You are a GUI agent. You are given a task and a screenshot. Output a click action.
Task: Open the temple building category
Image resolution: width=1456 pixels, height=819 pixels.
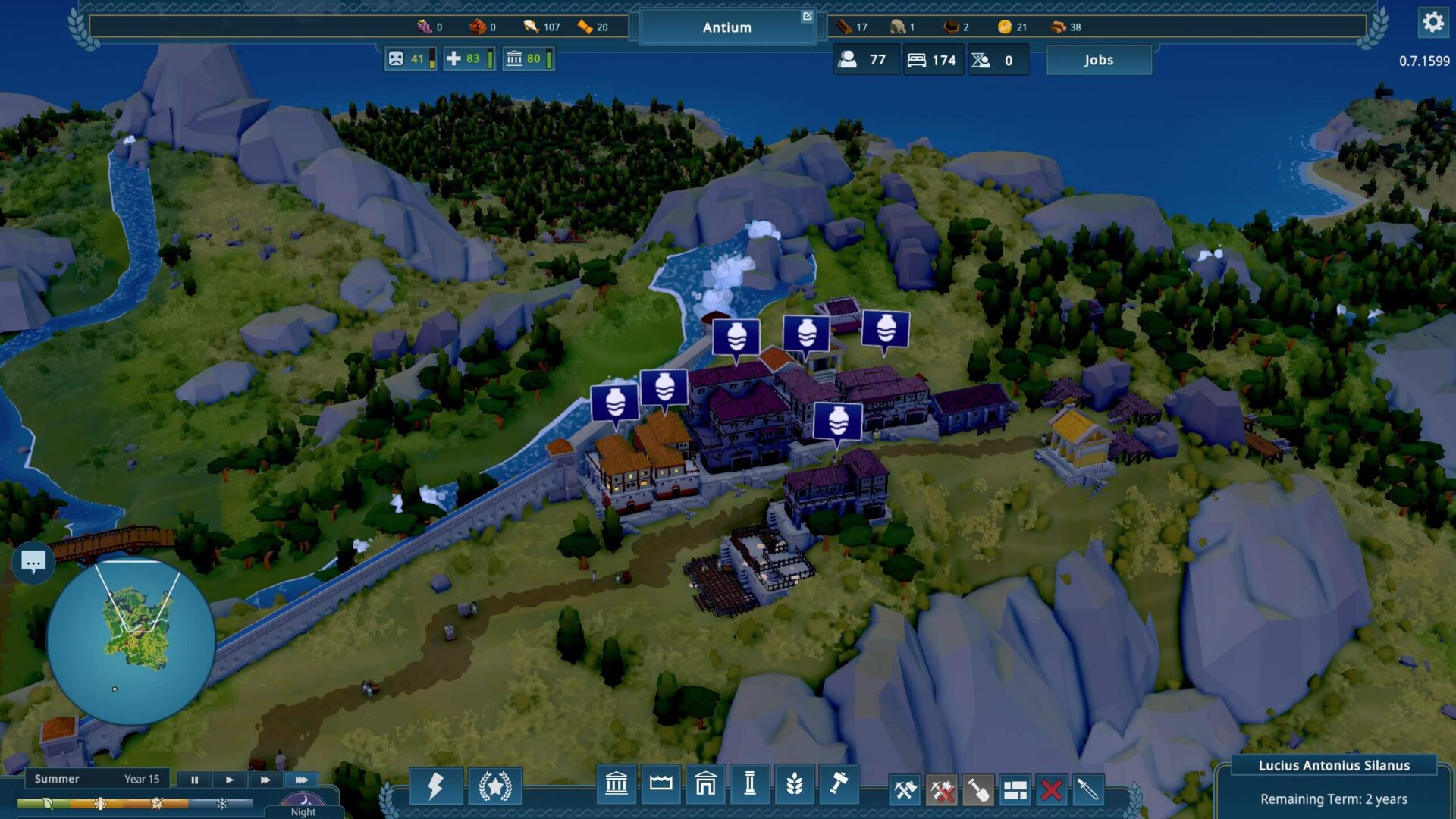[x=616, y=783]
